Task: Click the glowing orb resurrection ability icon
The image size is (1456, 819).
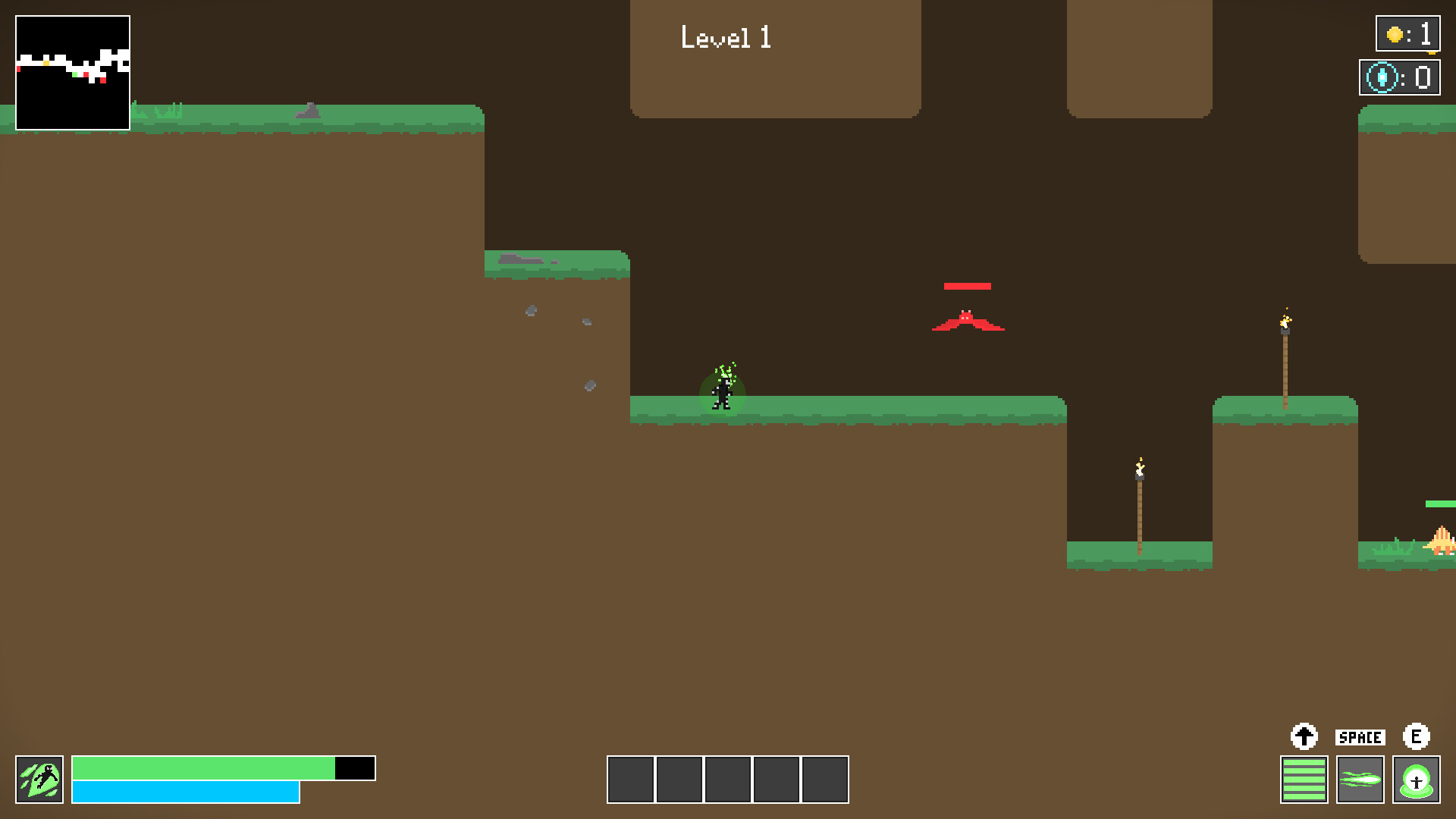Action: click(x=1417, y=778)
